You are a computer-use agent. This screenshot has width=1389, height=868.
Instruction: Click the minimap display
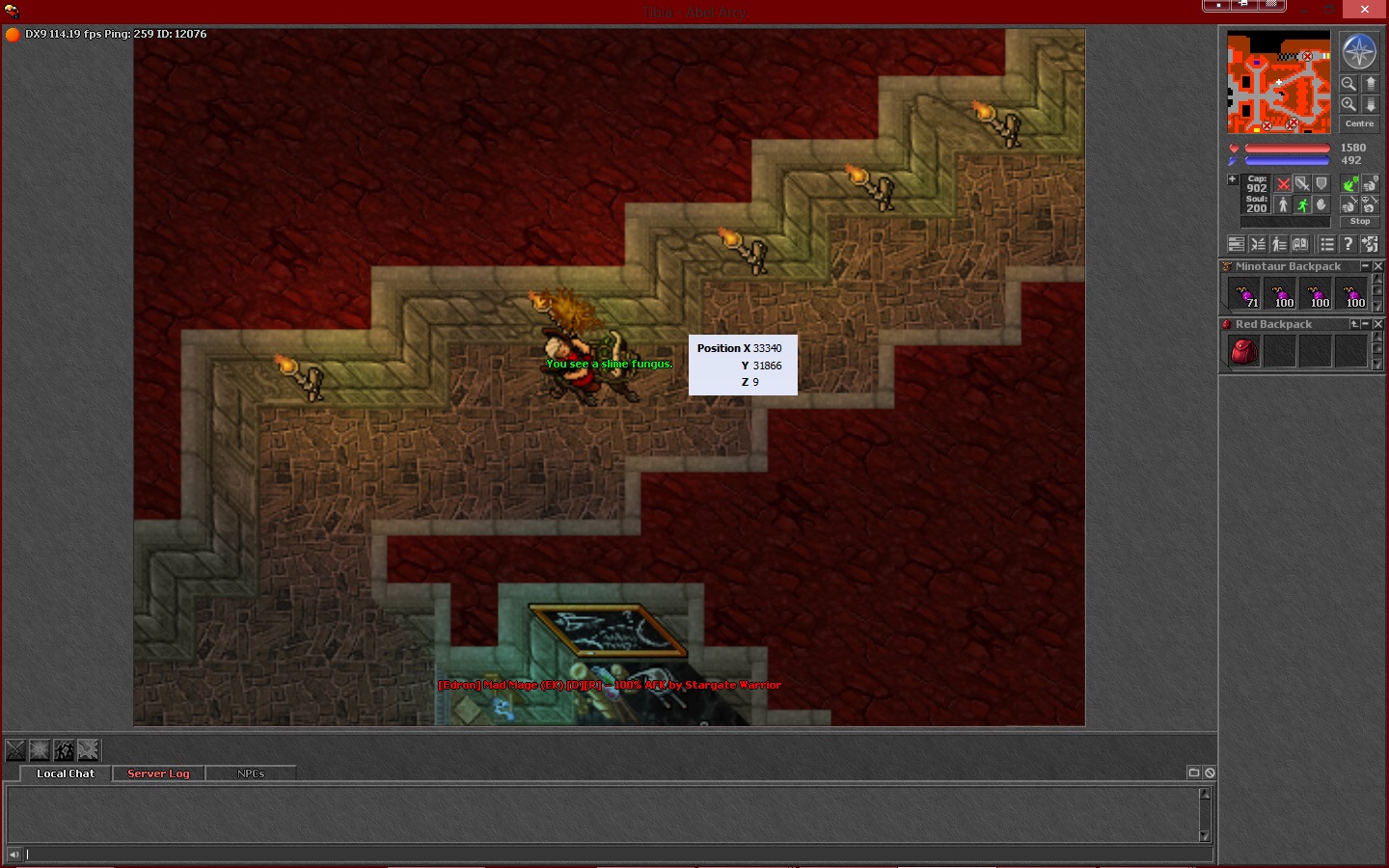pyautogui.click(x=1278, y=82)
